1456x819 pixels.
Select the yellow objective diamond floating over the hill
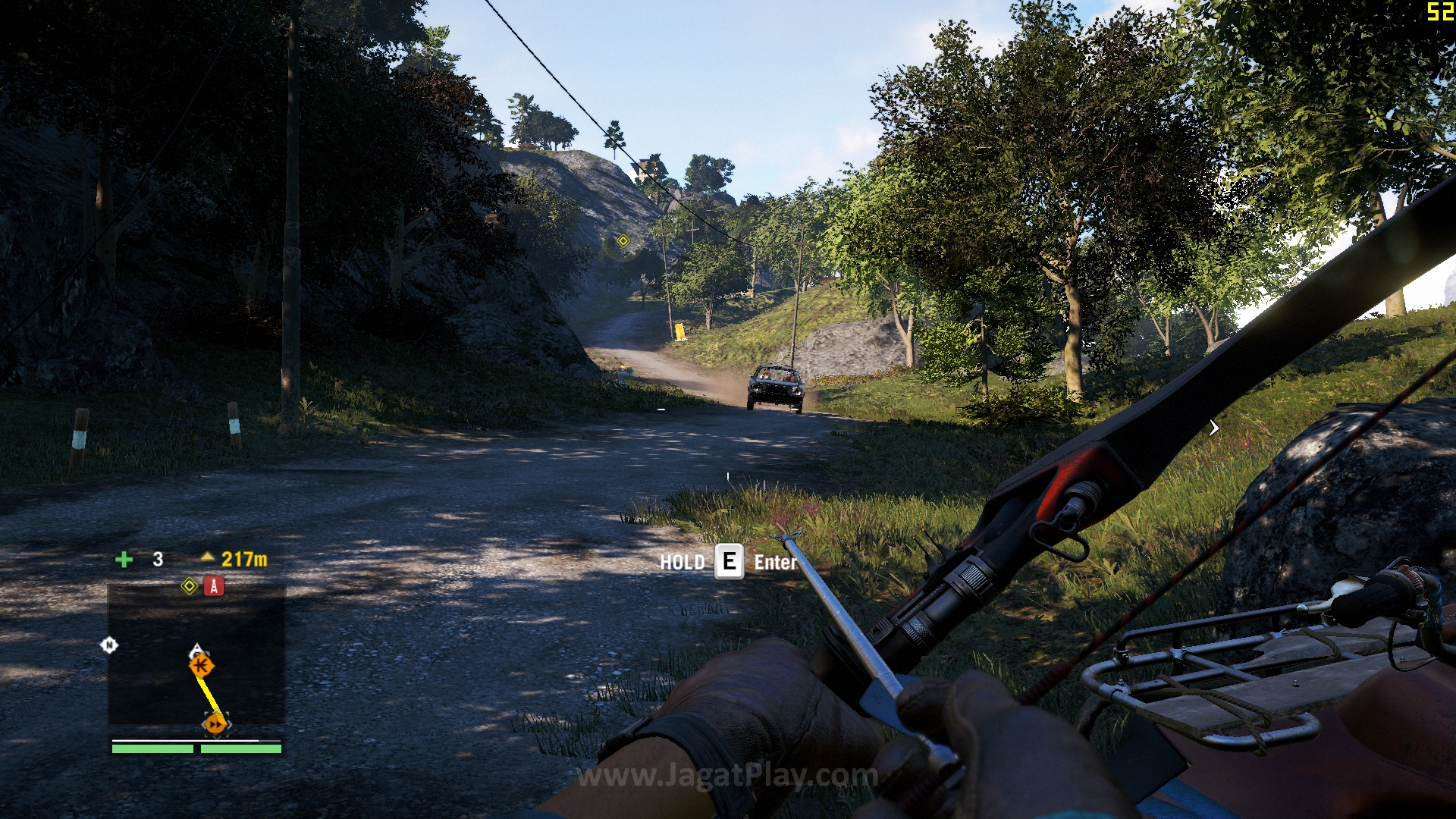(x=623, y=241)
